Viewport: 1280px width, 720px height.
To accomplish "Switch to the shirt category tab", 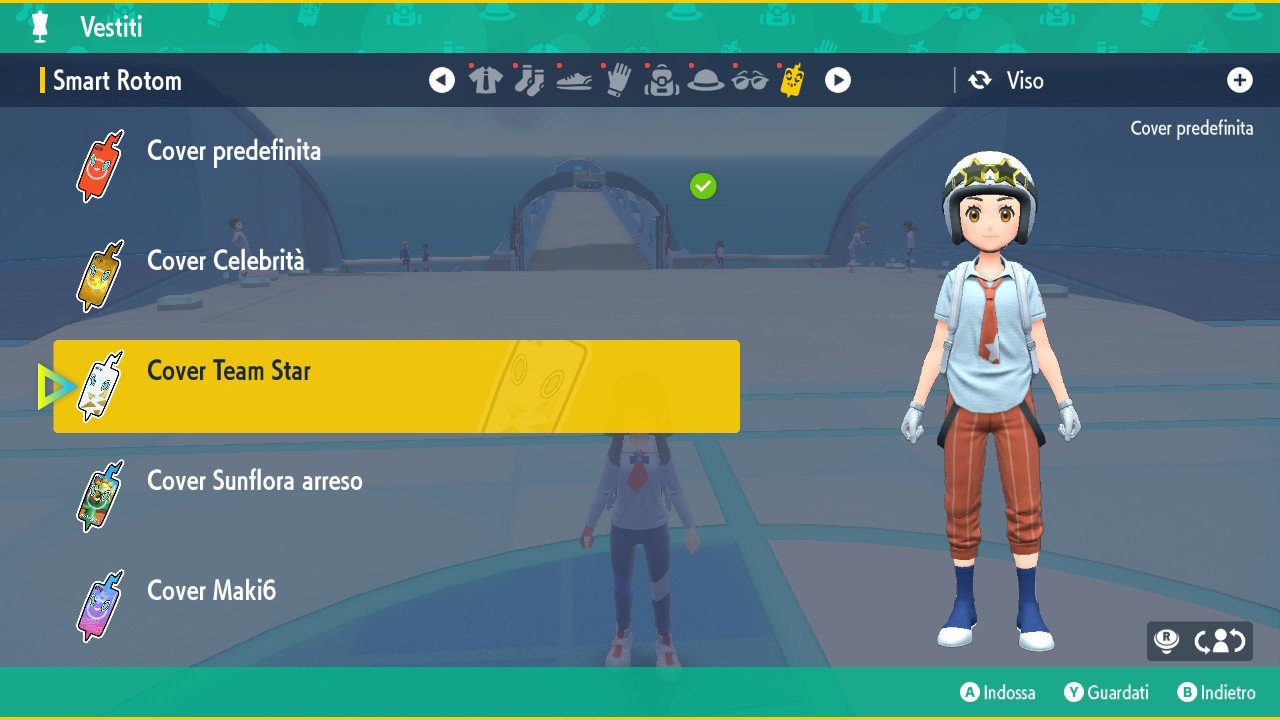I will [486, 80].
